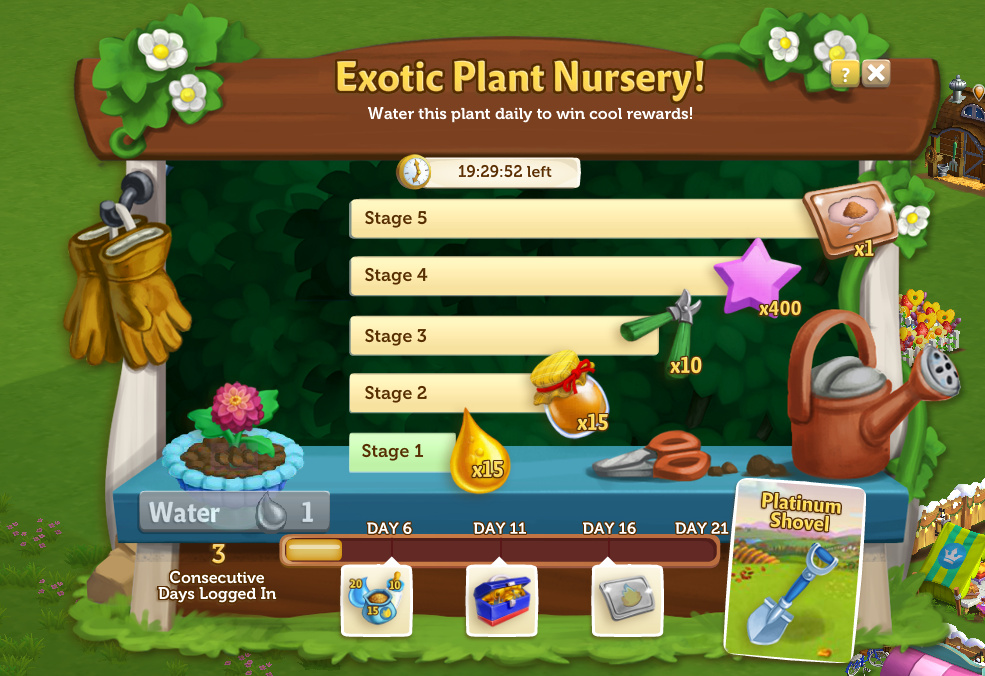Screen dimensions: 985x676
Task: Inspect the green pruning shears x10 reward
Action: pyautogui.click(x=664, y=324)
